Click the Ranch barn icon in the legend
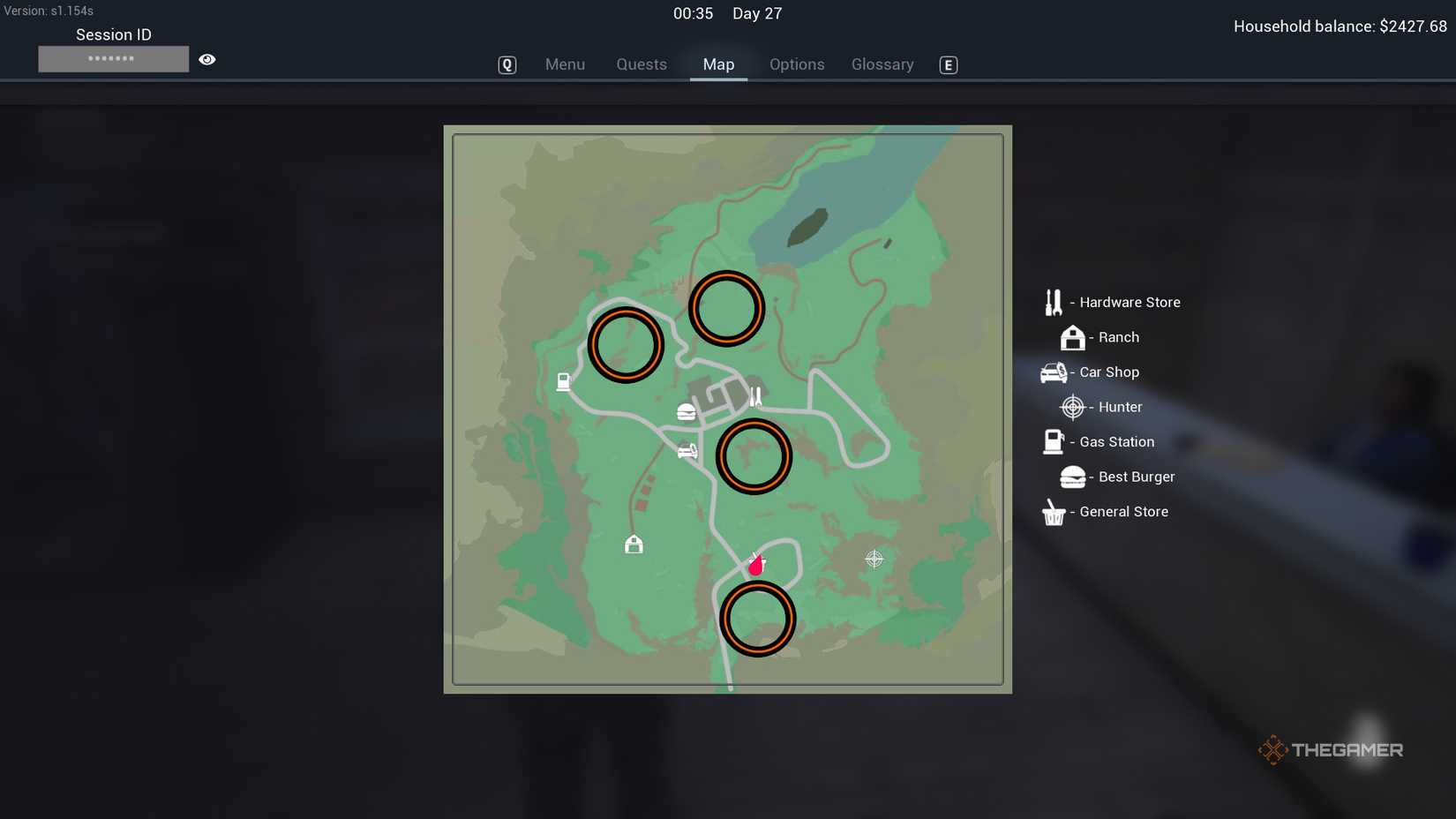Image resolution: width=1456 pixels, height=819 pixels. click(1072, 337)
